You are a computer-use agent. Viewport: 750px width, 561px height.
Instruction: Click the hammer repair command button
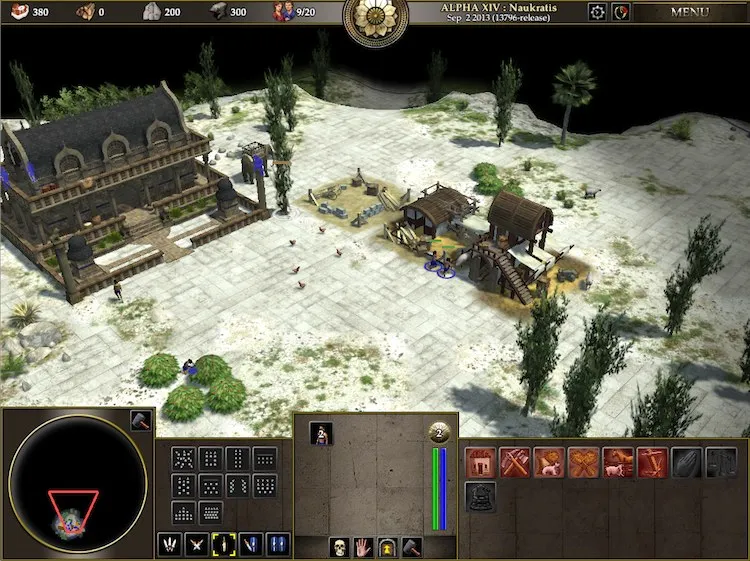pyautogui.click(x=411, y=547)
